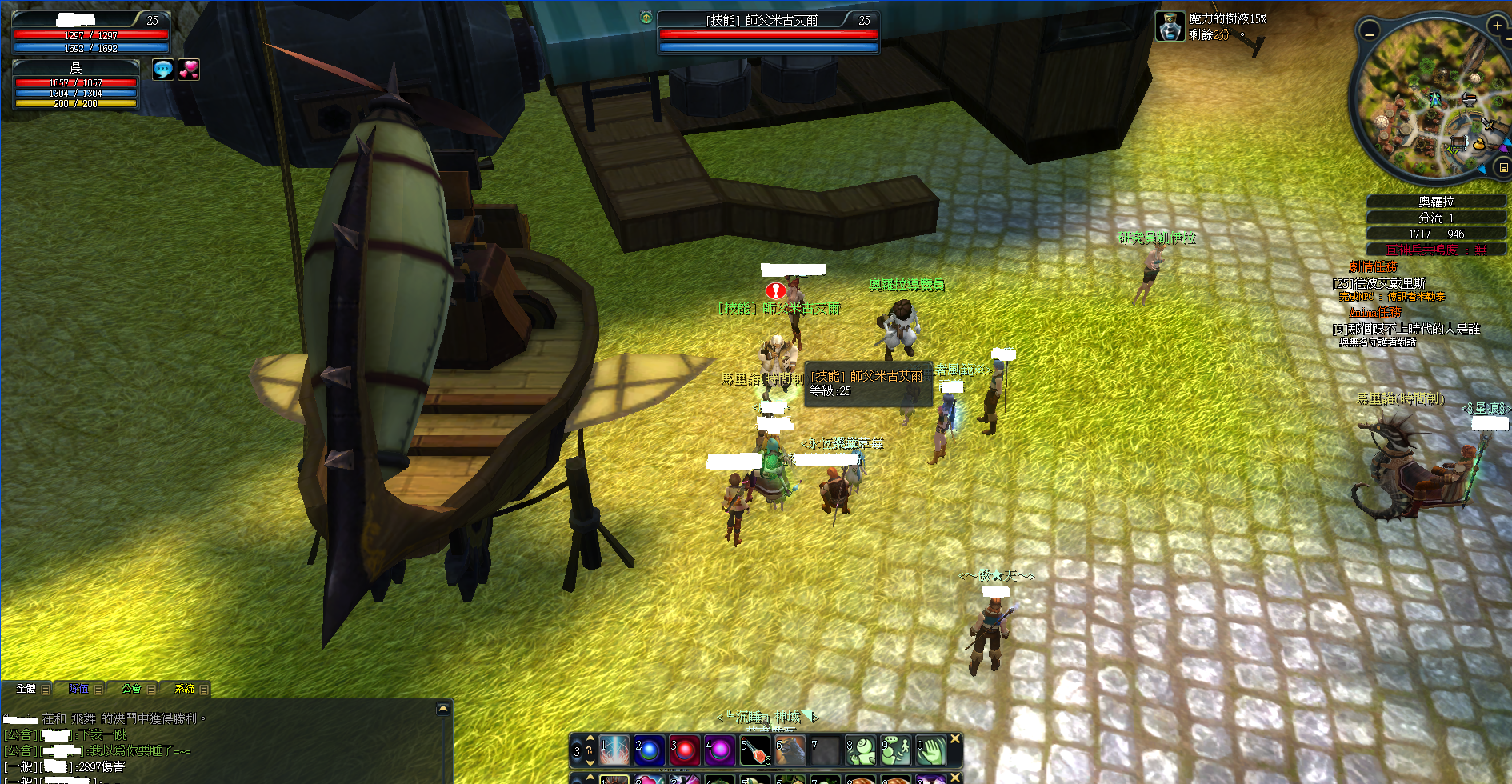Click the minimap town view
The width and height of the screenshot is (1512, 784).
click(x=1430, y=100)
